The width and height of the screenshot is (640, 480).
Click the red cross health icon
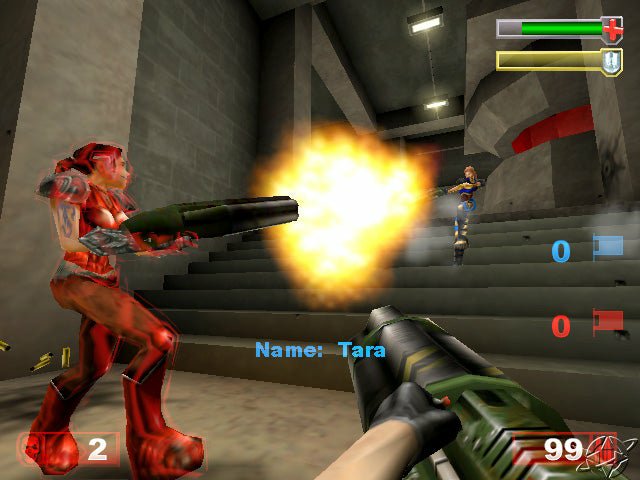(x=612, y=29)
